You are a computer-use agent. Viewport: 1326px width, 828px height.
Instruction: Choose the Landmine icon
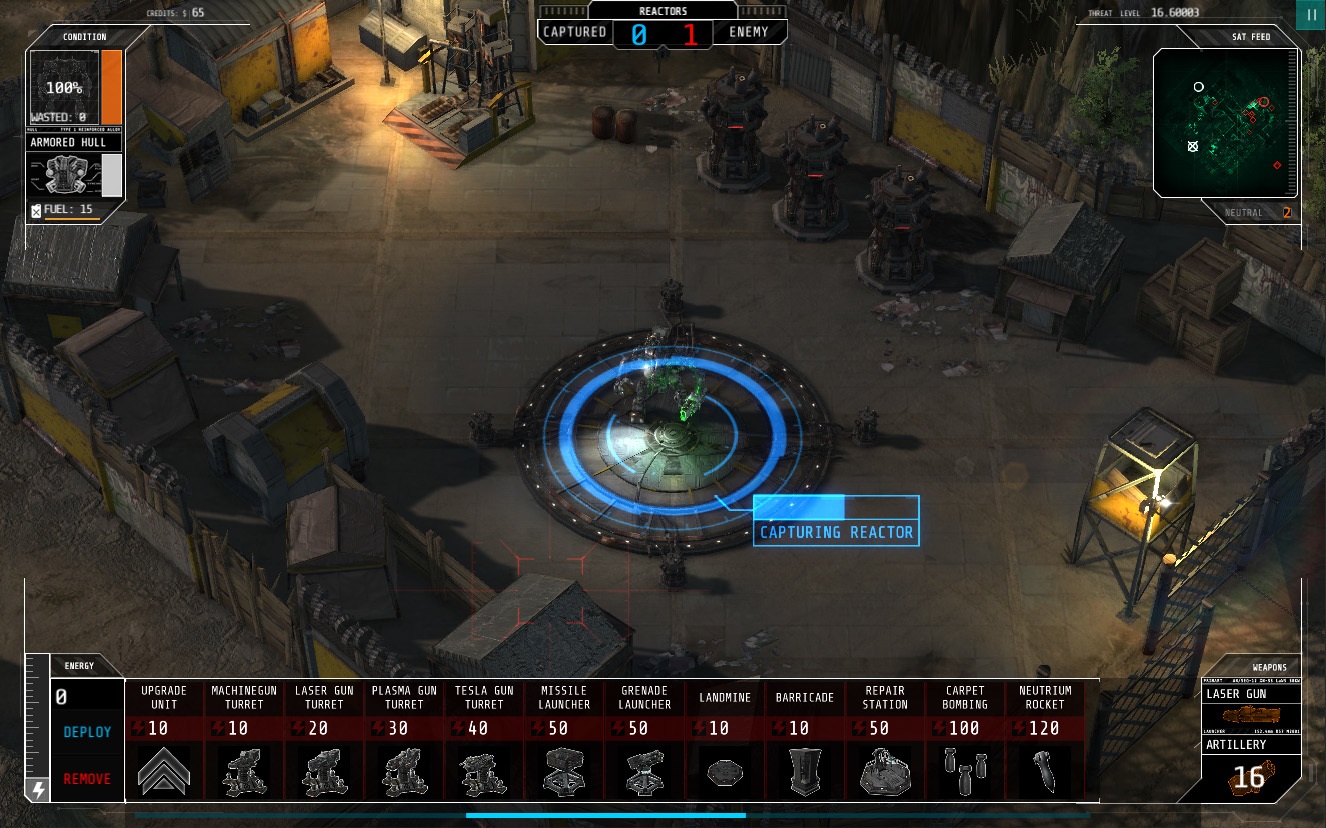tap(724, 770)
